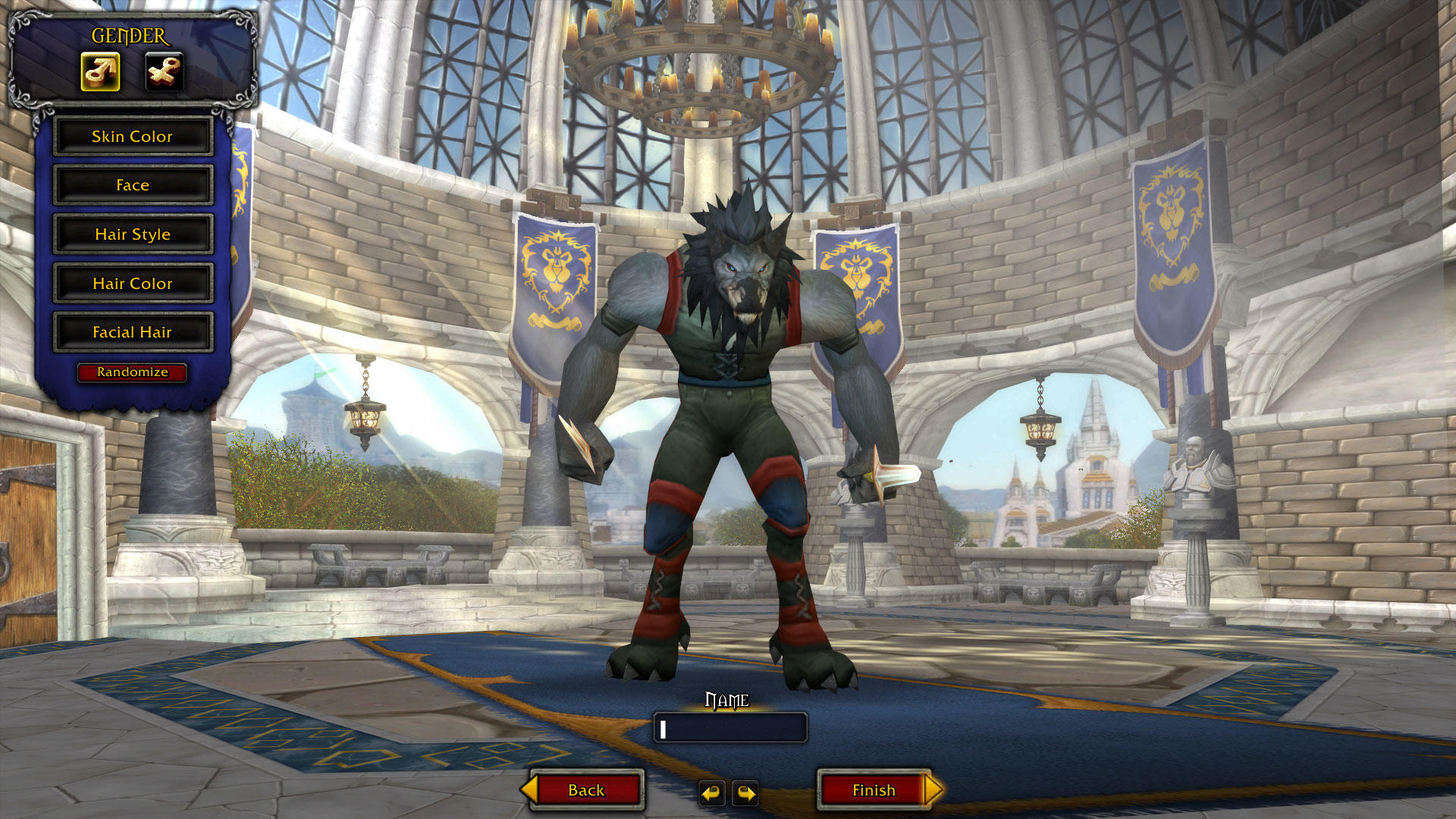Randomize the character appearance
The image size is (1456, 819).
click(132, 372)
